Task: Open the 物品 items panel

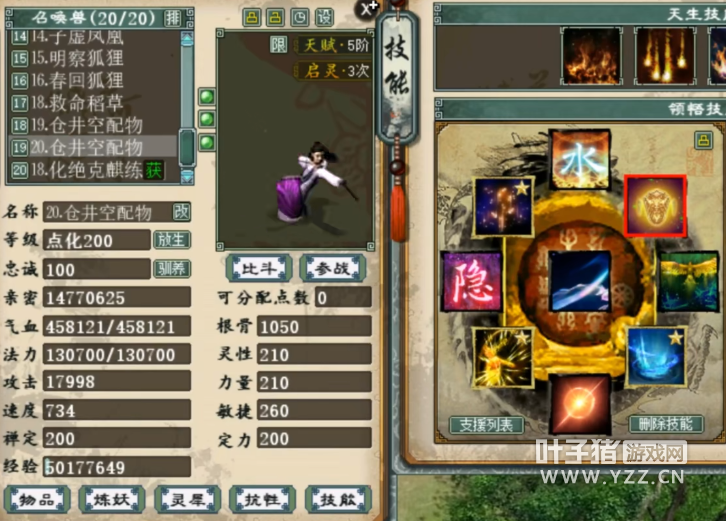Action: [x=37, y=499]
